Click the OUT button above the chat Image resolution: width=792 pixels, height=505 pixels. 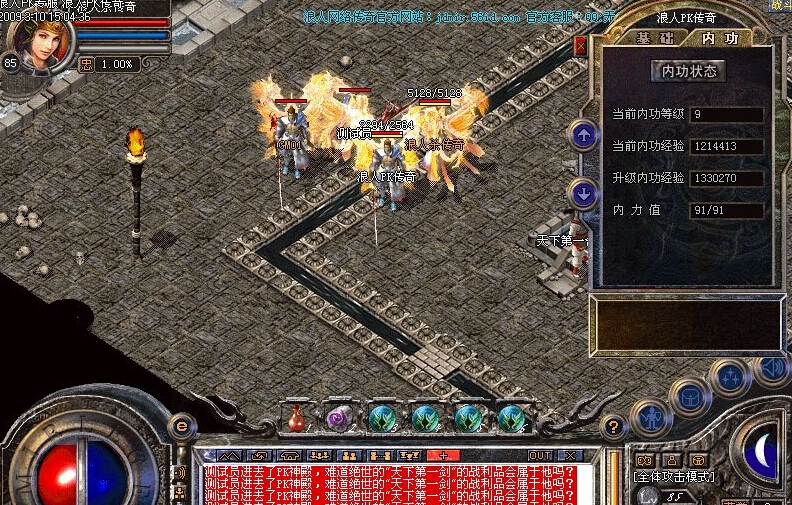[x=540, y=455]
